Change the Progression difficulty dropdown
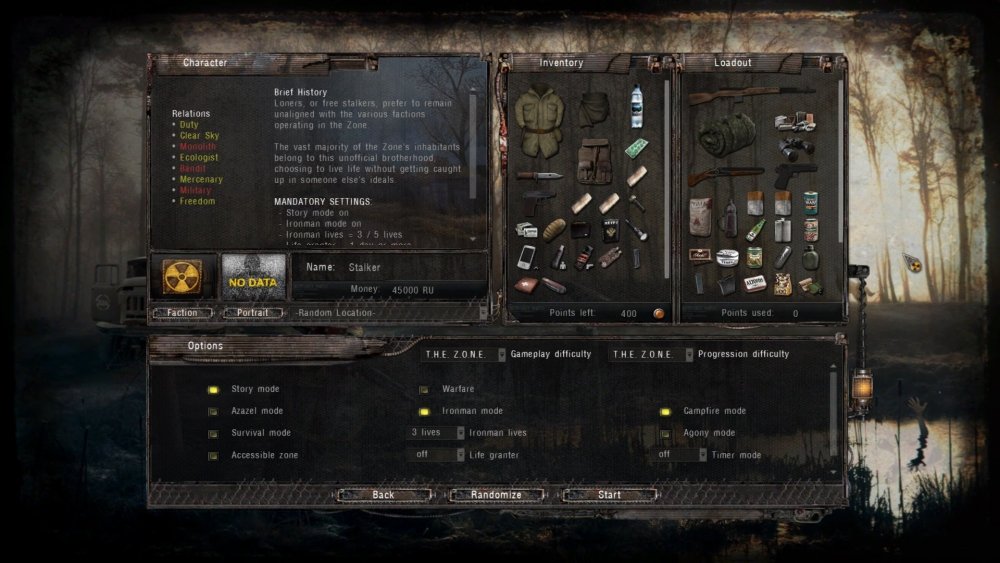The width and height of the screenshot is (1000, 563). click(x=651, y=354)
